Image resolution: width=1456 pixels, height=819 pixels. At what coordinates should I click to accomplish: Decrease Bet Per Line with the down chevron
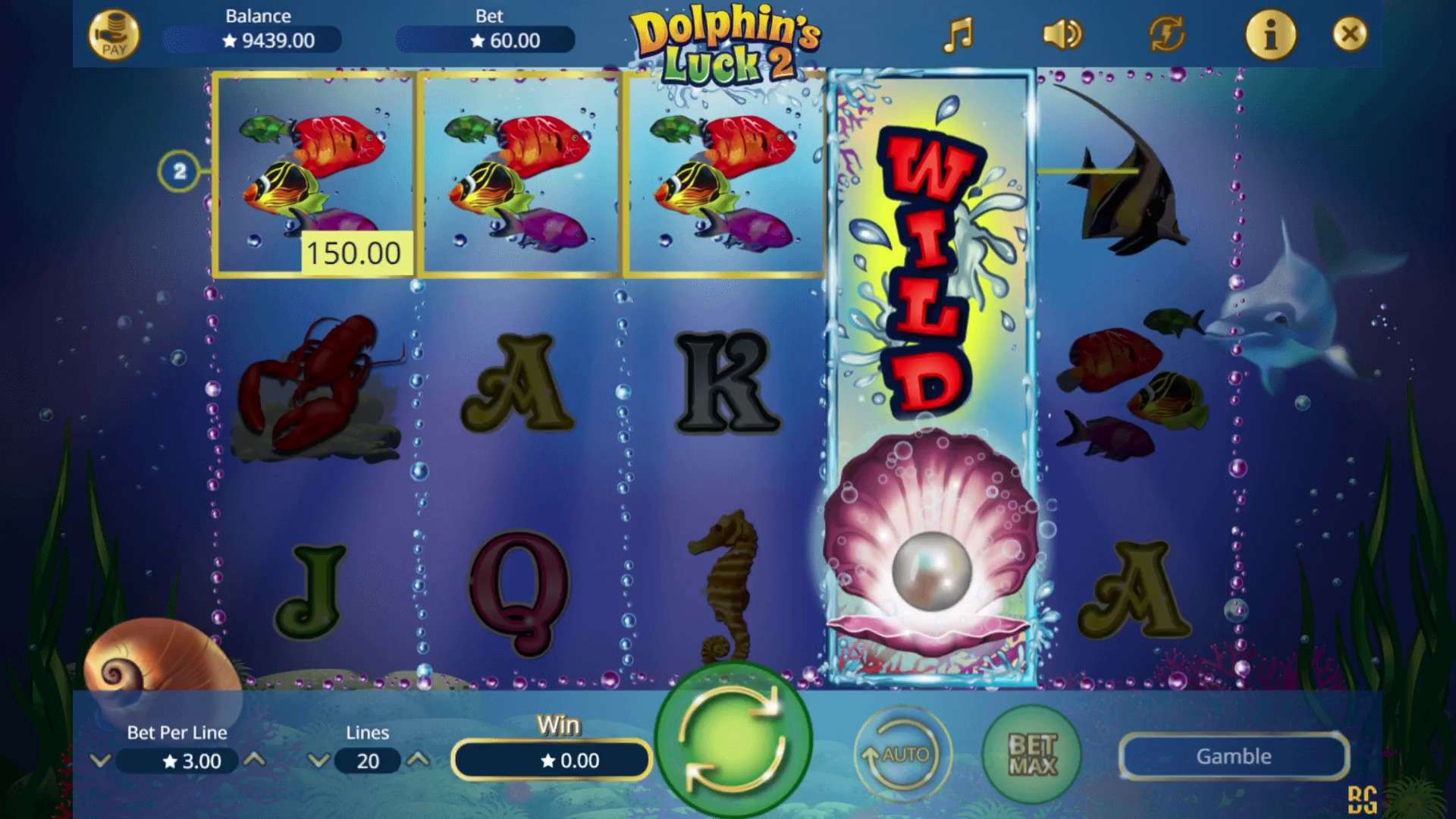point(101,761)
